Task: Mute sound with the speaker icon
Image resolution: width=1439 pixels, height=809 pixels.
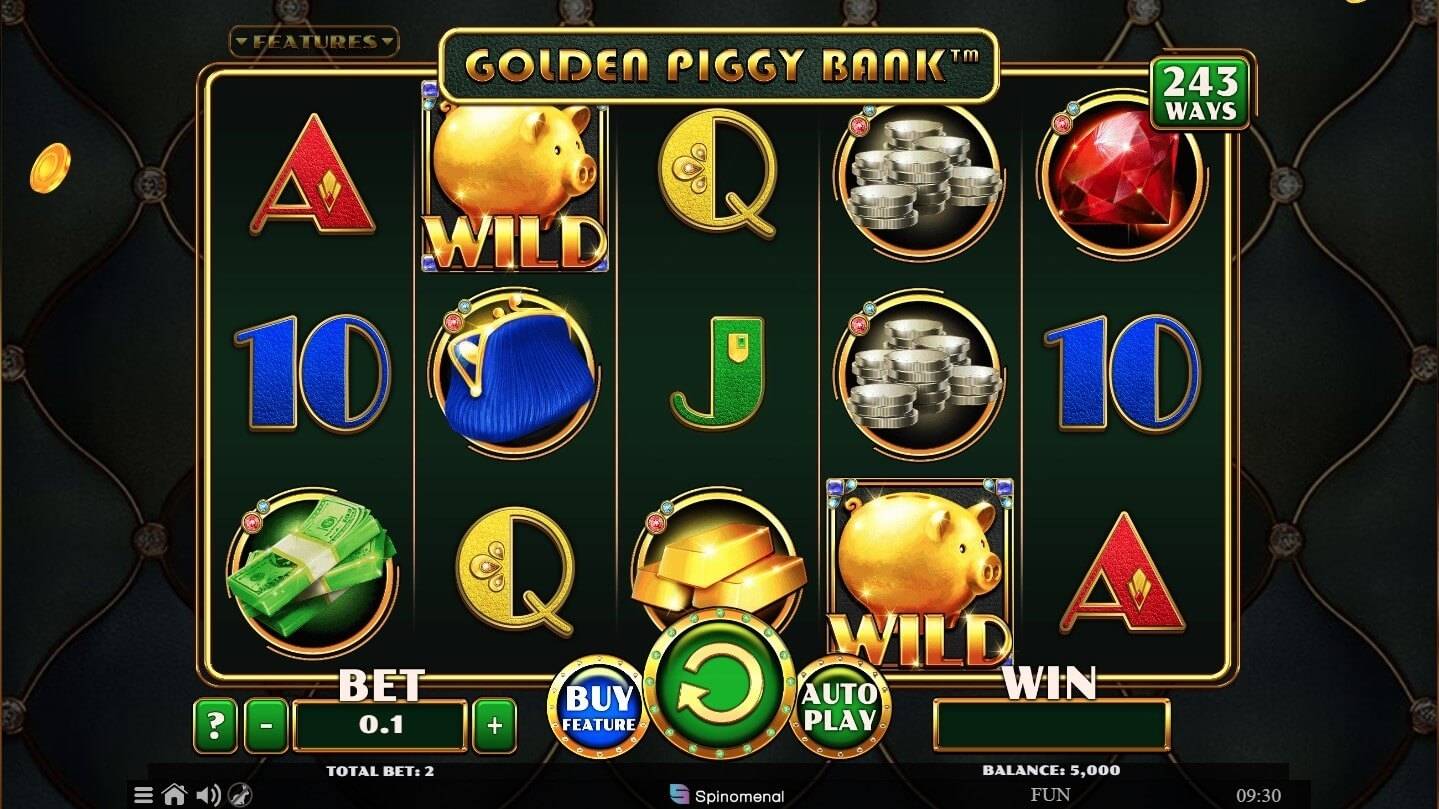Action: (208, 794)
